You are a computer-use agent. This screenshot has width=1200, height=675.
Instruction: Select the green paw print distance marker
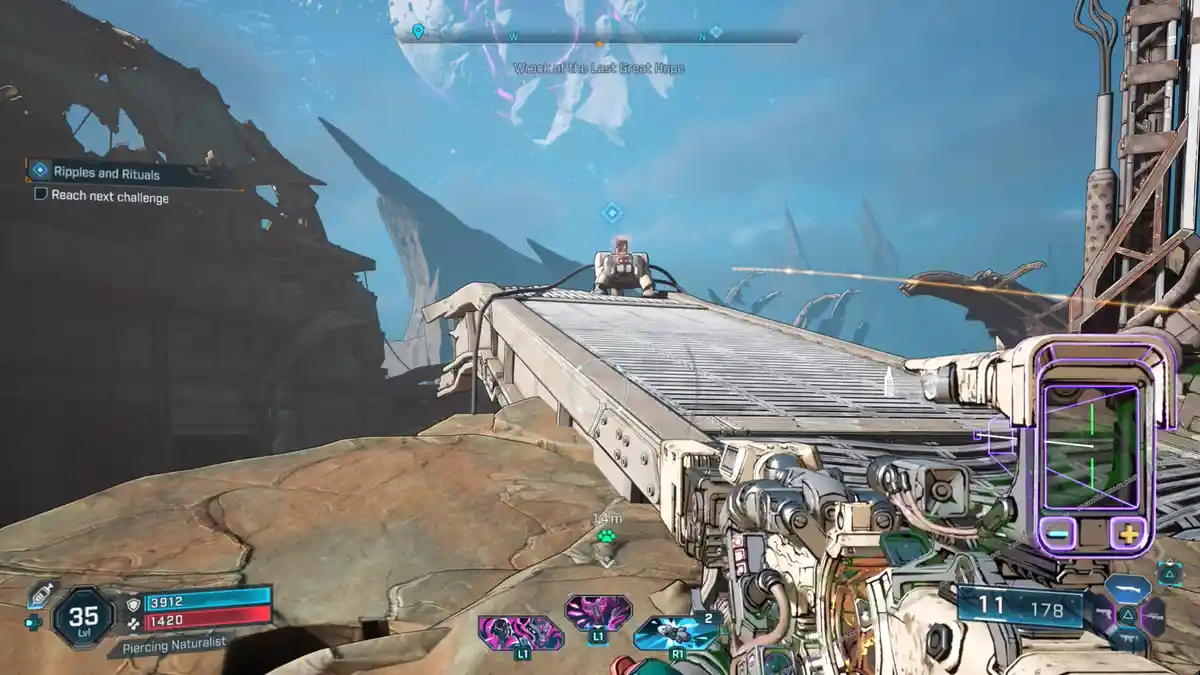[x=606, y=537]
